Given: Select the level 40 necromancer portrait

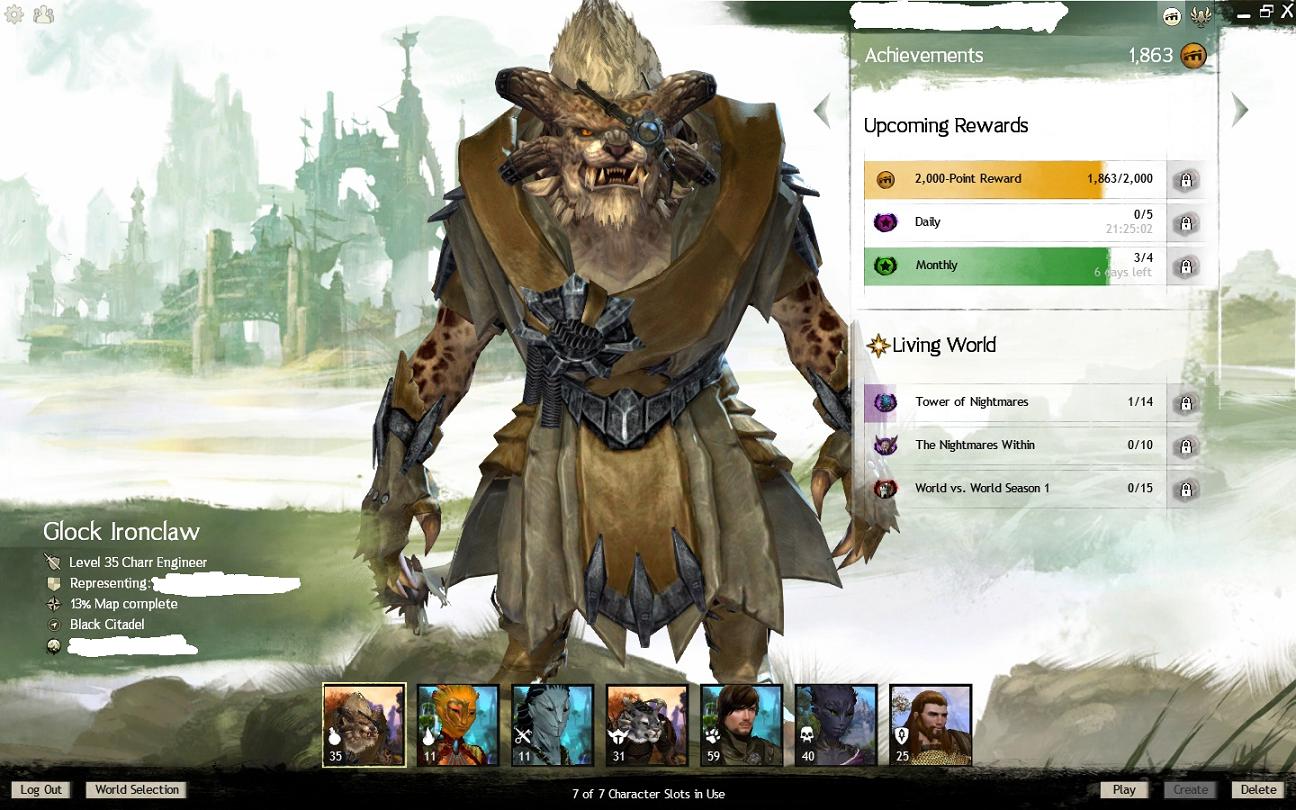Looking at the screenshot, I should tap(836, 725).
